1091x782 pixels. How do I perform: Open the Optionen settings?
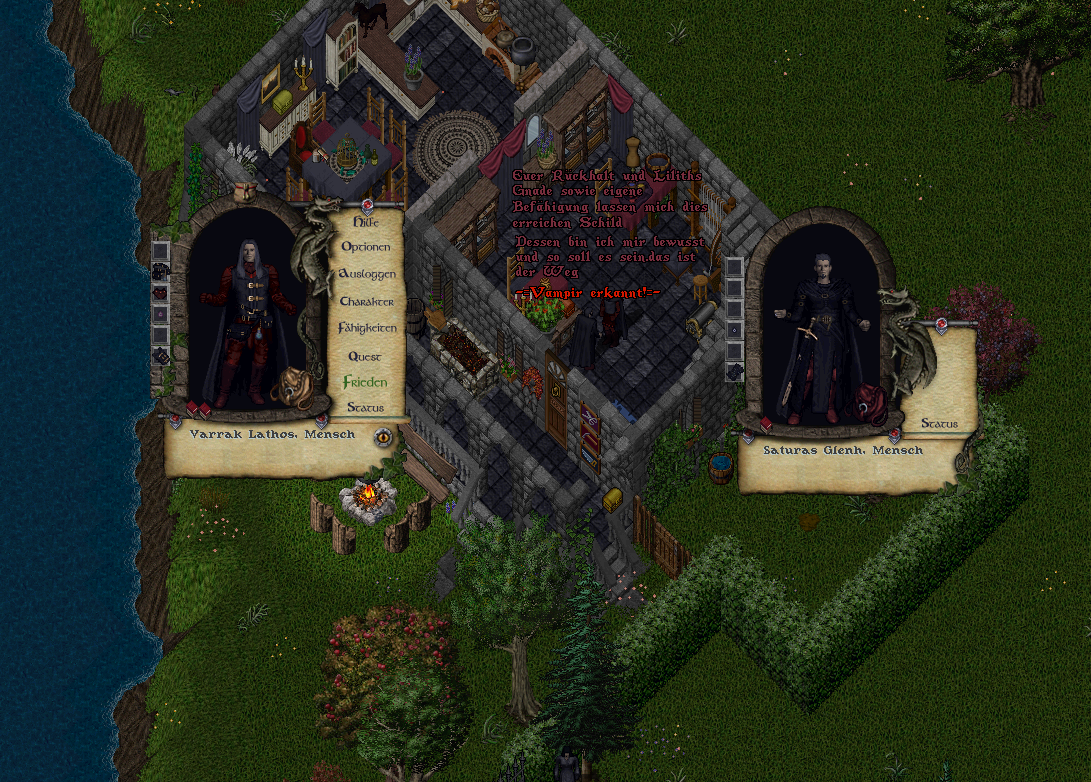click(366, 247)
